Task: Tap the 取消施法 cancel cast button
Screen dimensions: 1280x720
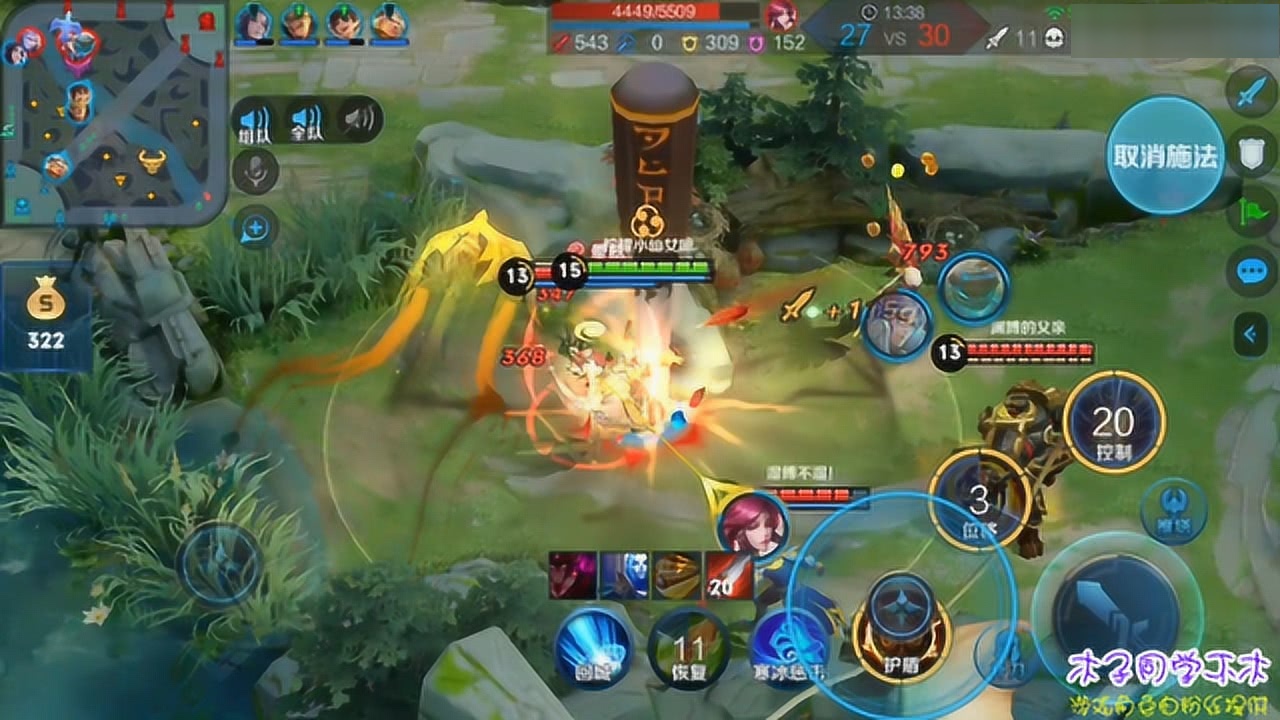Action: (x=1165, y=155)
